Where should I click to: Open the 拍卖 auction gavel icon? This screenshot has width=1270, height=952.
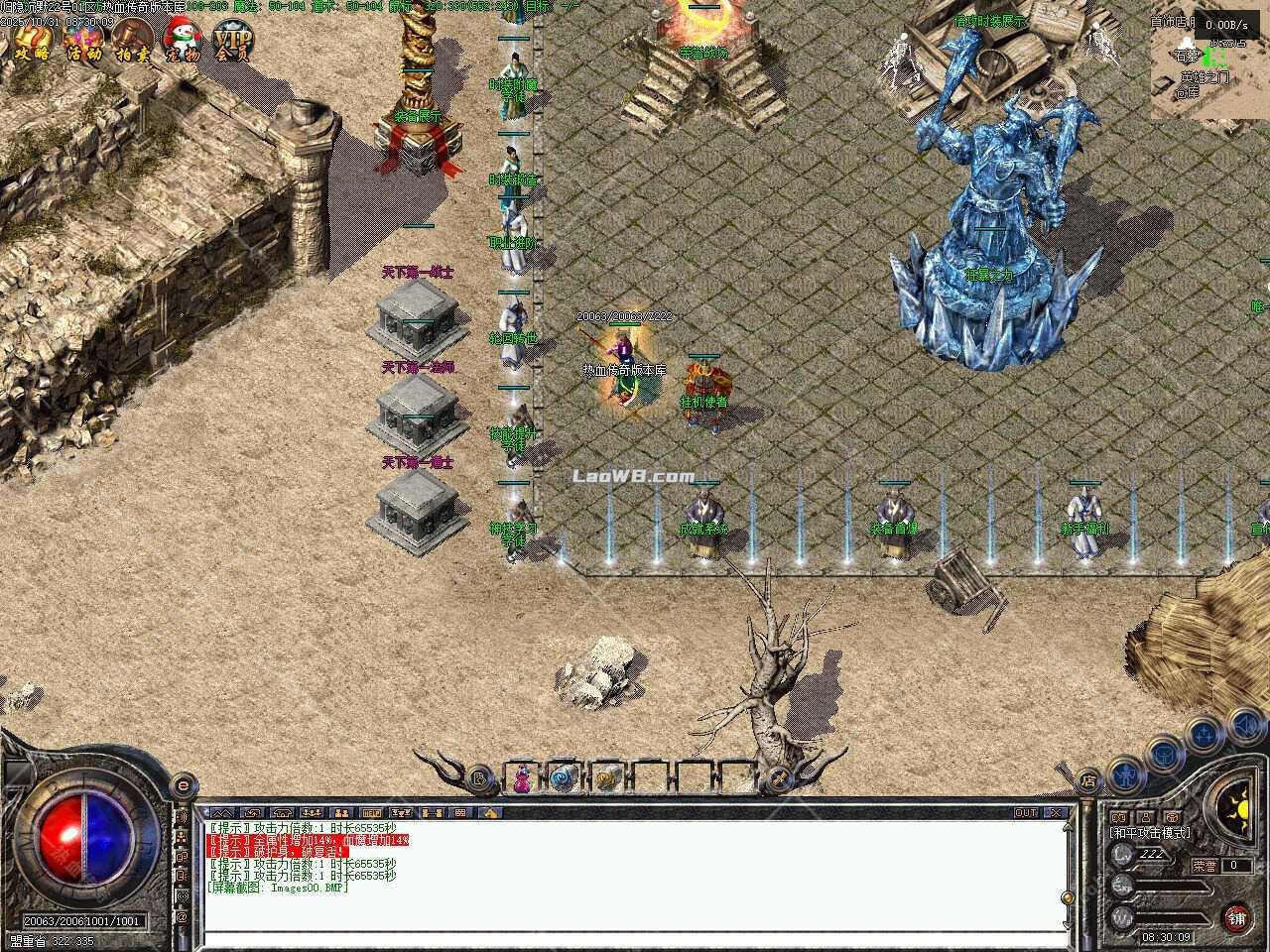click(132, 41)
